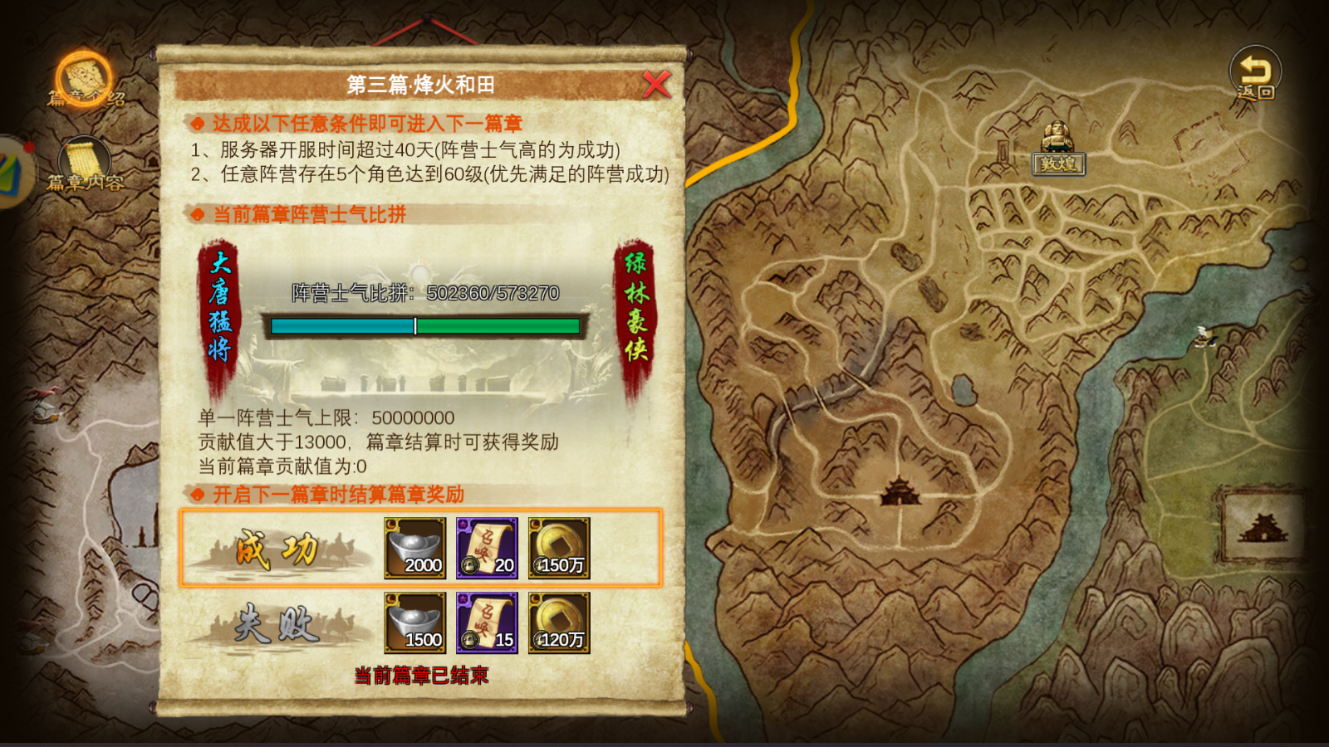
Task: View the 150万 copper coin reward
Action: [x=559, y=546]
